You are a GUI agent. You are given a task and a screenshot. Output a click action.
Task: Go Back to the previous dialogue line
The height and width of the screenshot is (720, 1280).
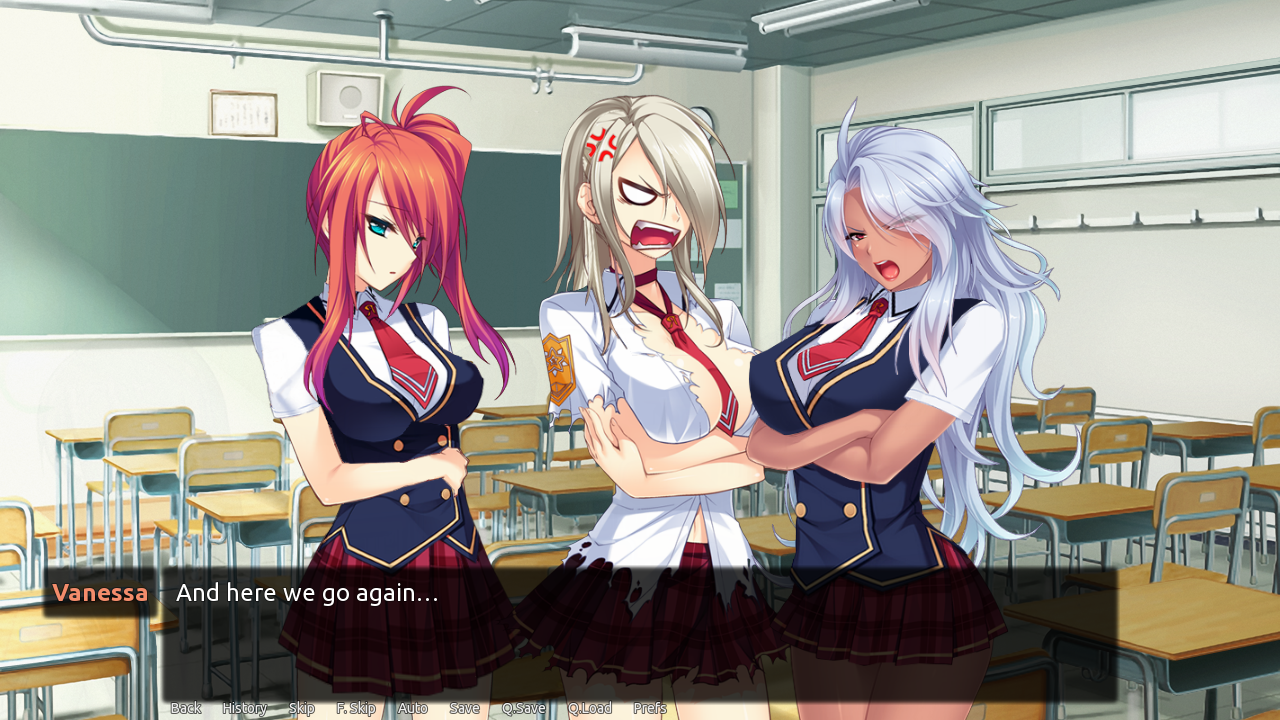pyautogui.click(x=185, y=707)
